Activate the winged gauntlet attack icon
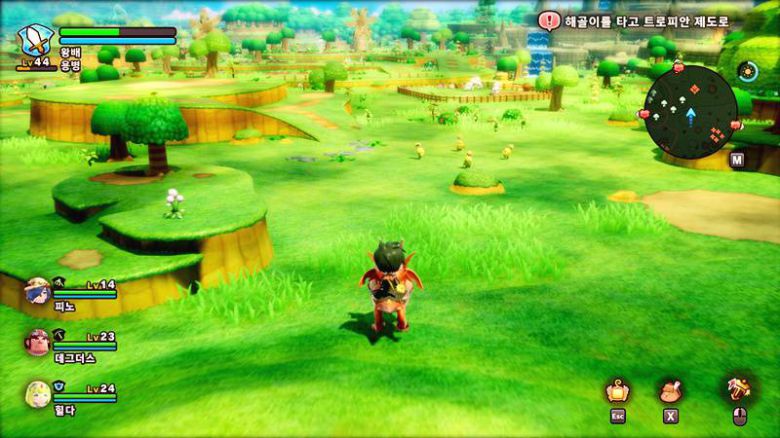Viewport: 780px width, 438px height. (740, 388)
